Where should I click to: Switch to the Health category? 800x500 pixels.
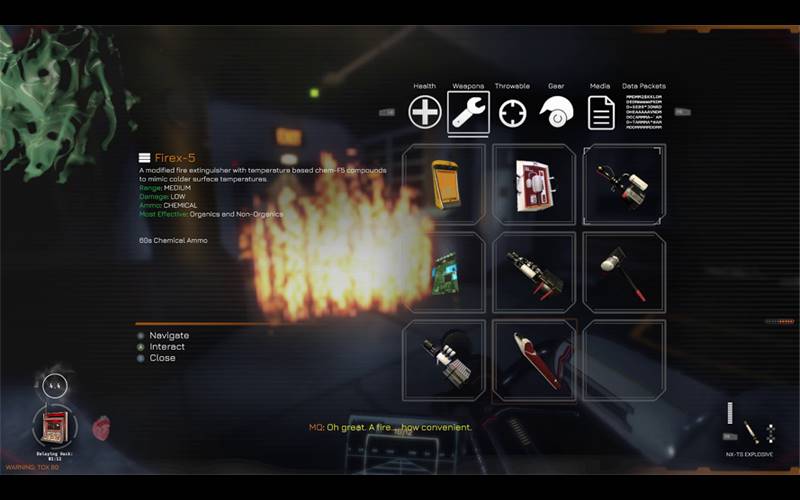click(425, 112)
